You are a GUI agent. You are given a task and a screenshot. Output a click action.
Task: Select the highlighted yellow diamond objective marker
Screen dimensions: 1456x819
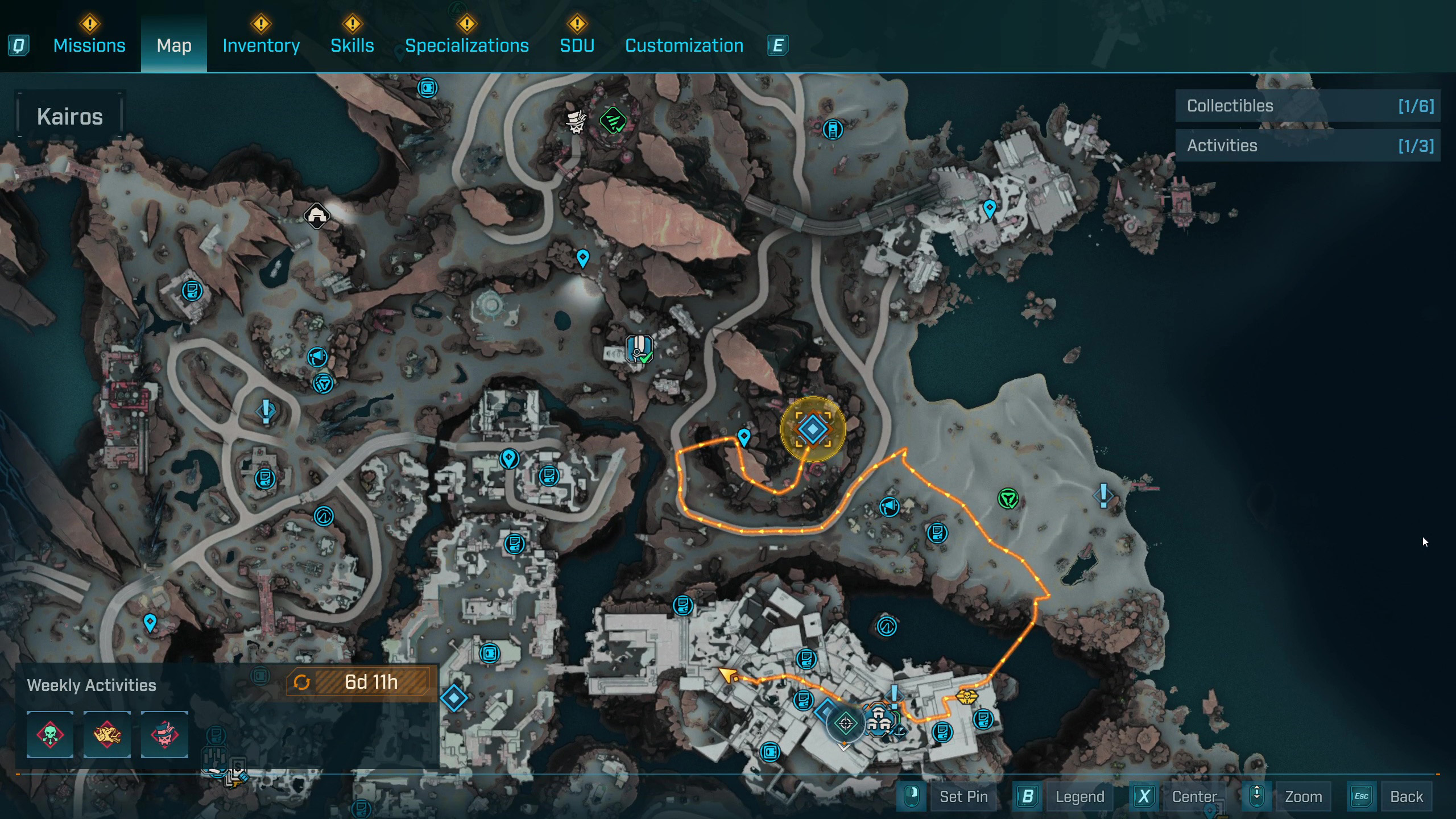pyautogui.click(x=813, y=429)
